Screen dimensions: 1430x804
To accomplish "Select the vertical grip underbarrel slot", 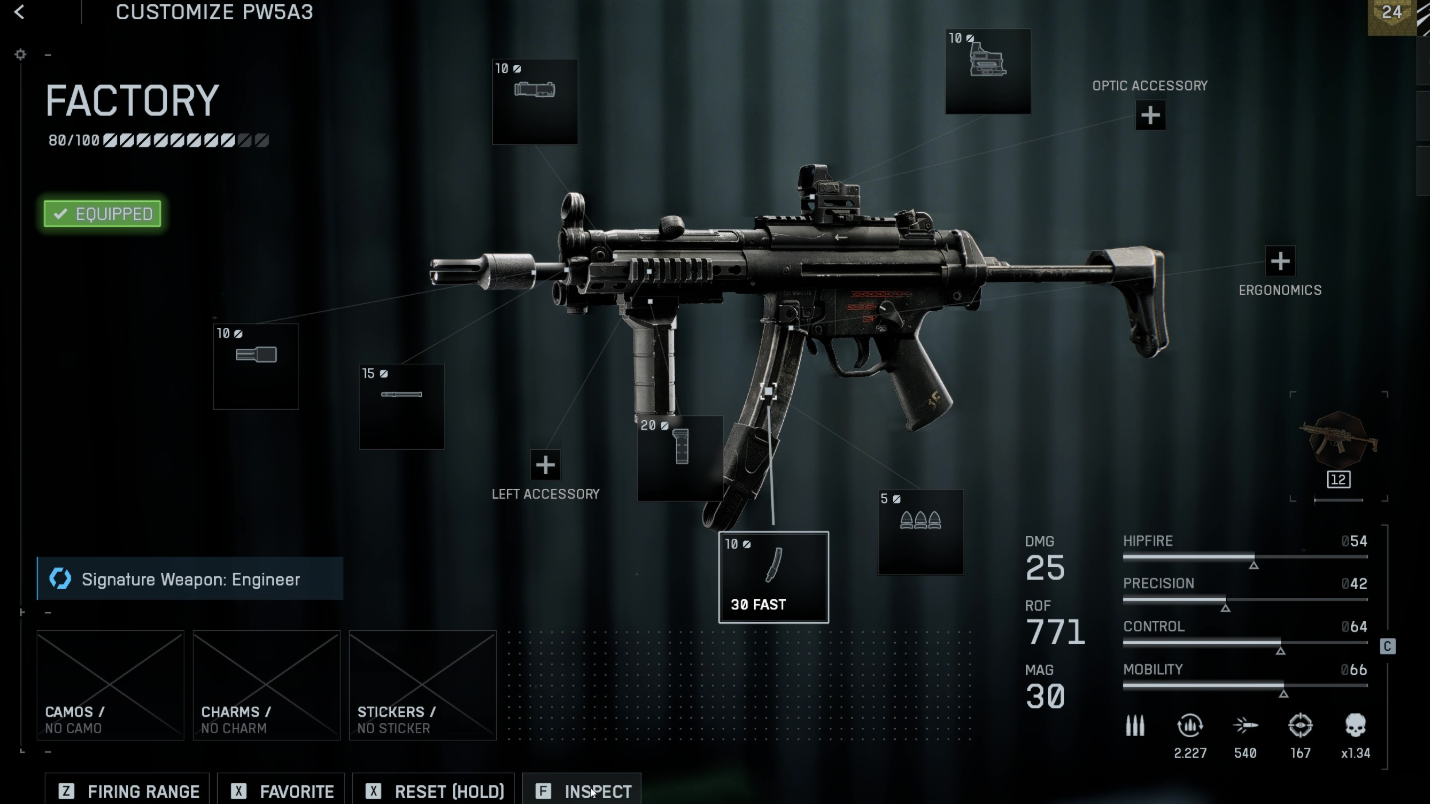I will (x=680, y=458).
